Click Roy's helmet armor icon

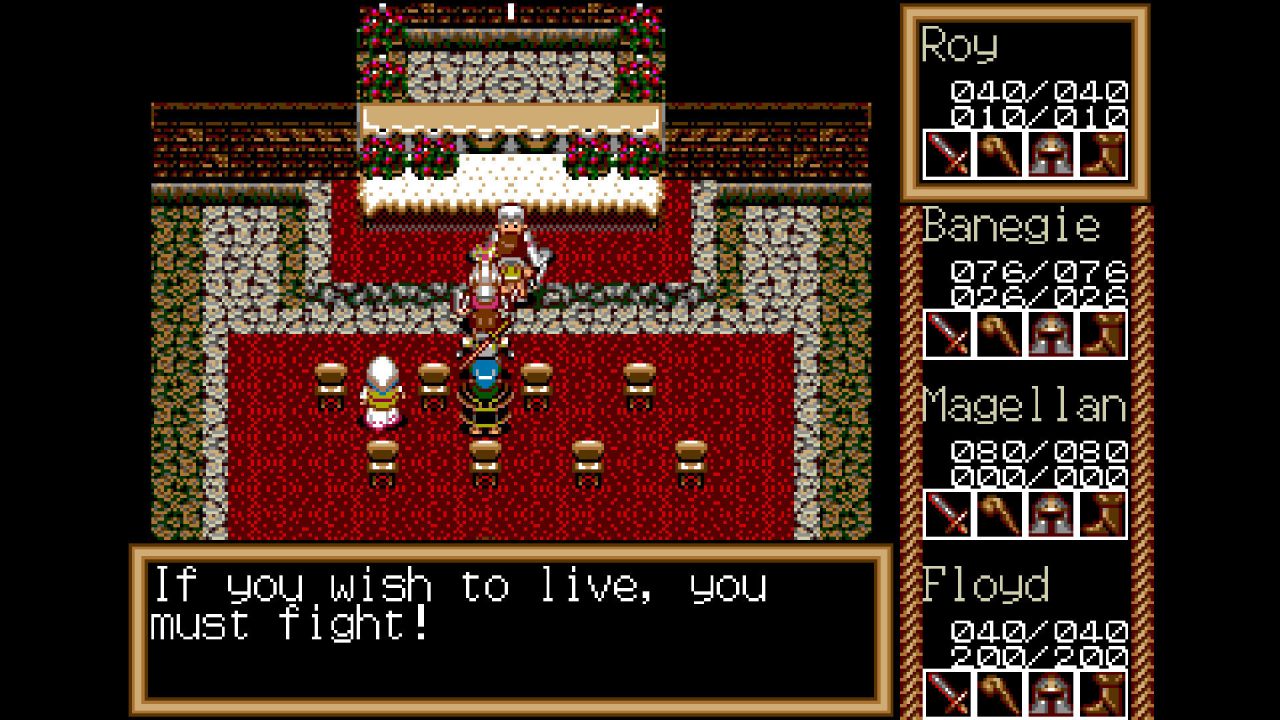pyautogui.click(x=1052, y=155)
